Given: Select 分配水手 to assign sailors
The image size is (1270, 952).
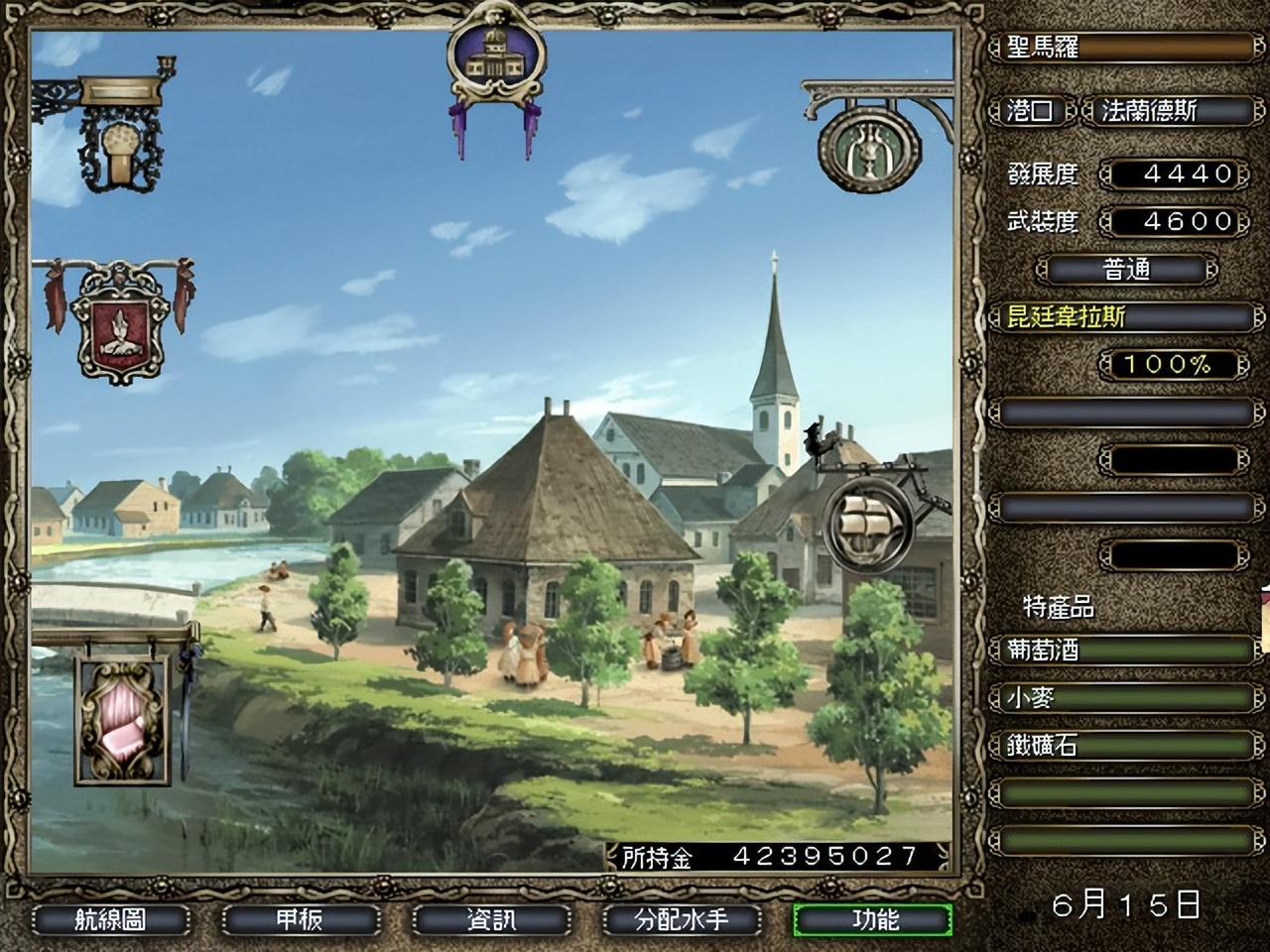Looking at the screenshot, I should coord(682,919).
